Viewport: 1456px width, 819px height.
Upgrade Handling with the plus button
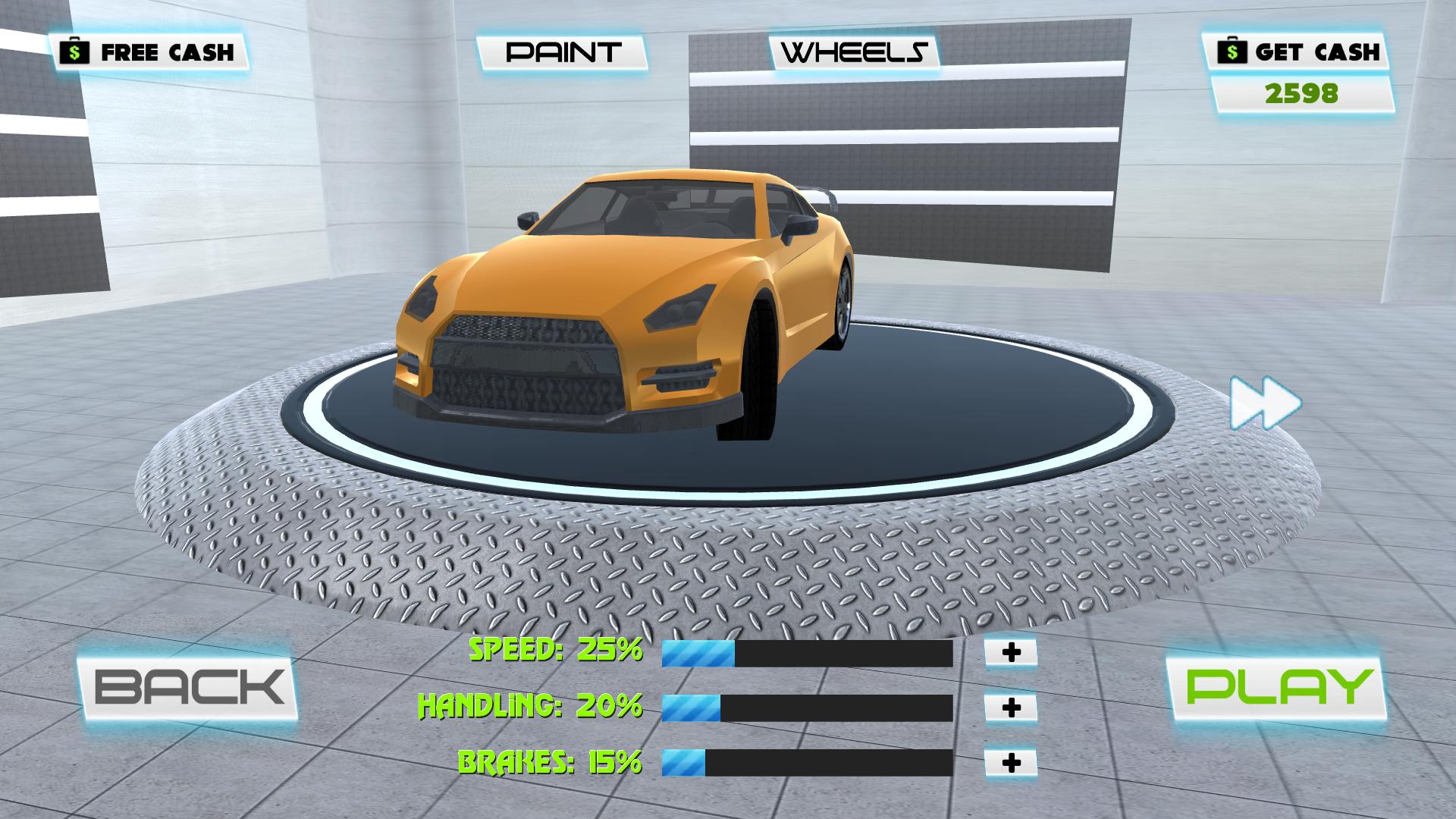coord(1011,708)
